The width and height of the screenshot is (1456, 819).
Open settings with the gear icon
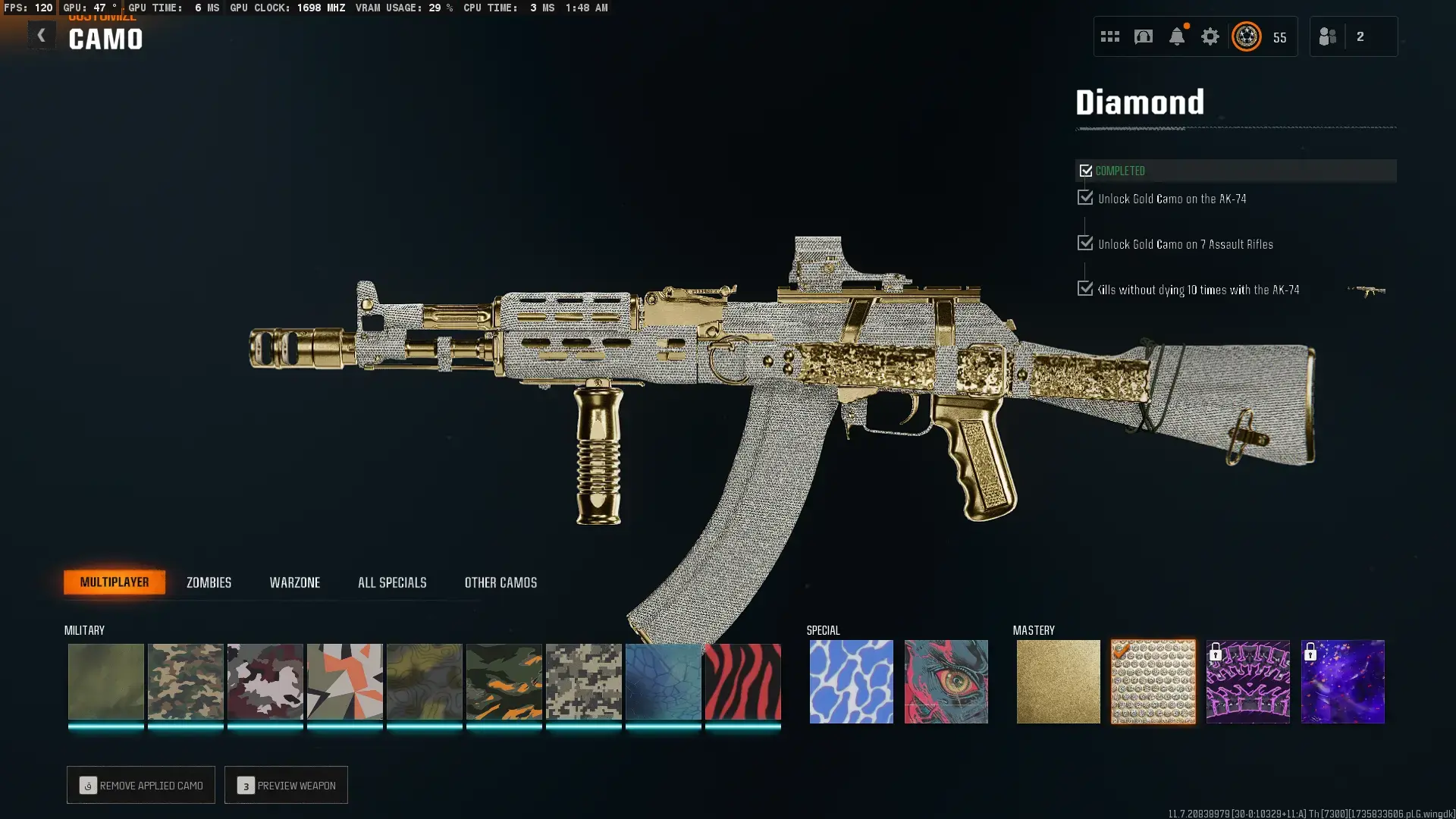(1210, 36)
